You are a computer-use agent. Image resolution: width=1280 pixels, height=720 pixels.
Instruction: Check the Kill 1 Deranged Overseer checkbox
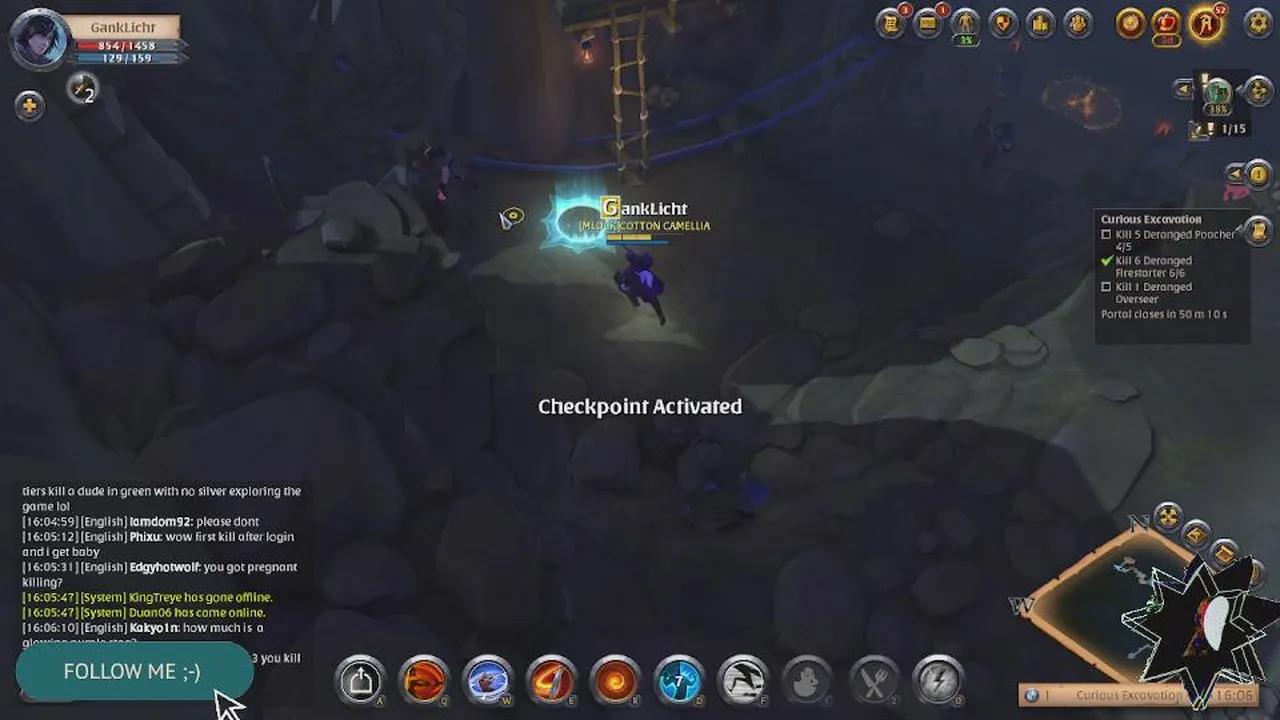coord(1105,287)
